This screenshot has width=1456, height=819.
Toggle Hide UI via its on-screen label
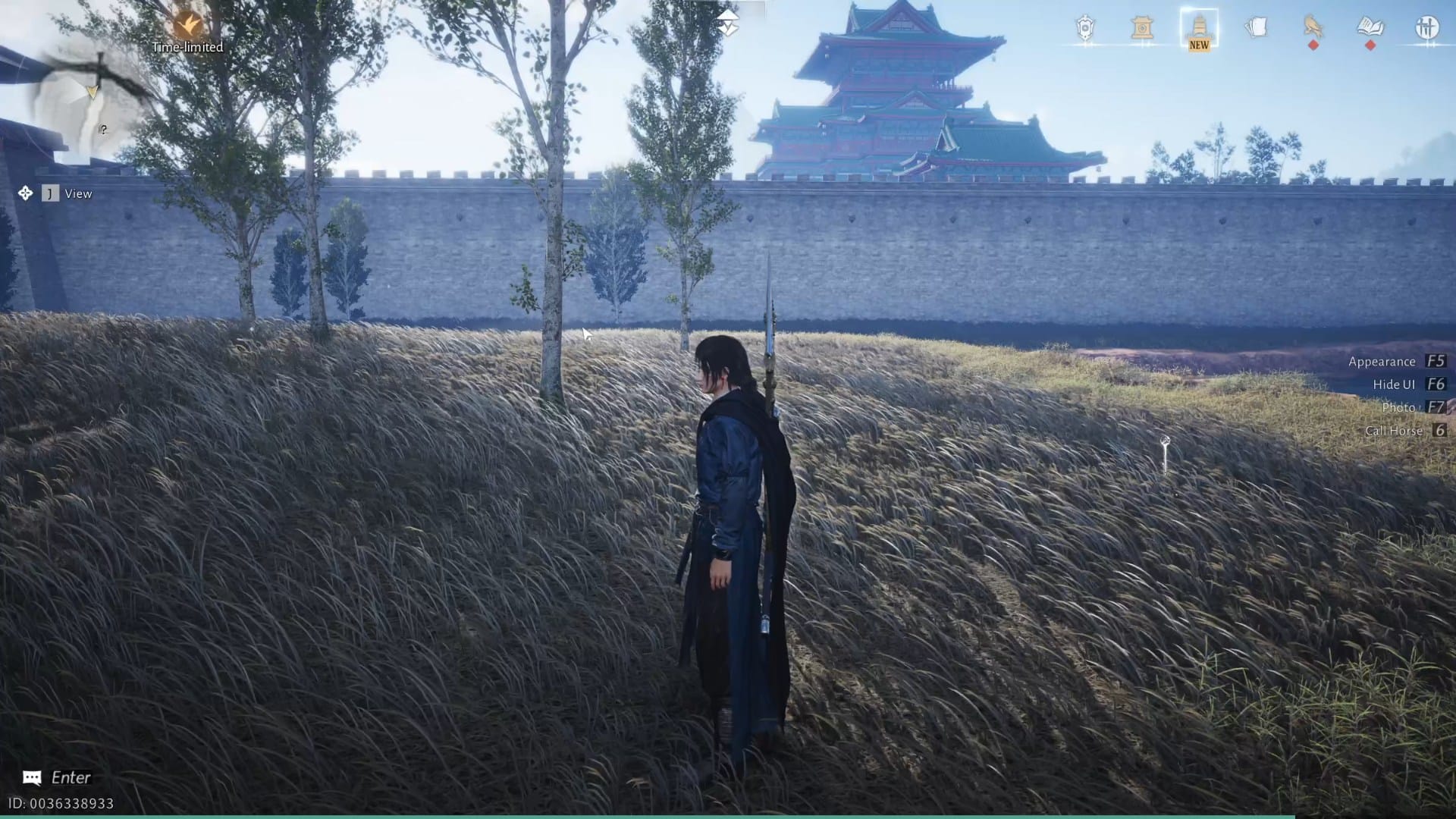(1392, 384)
